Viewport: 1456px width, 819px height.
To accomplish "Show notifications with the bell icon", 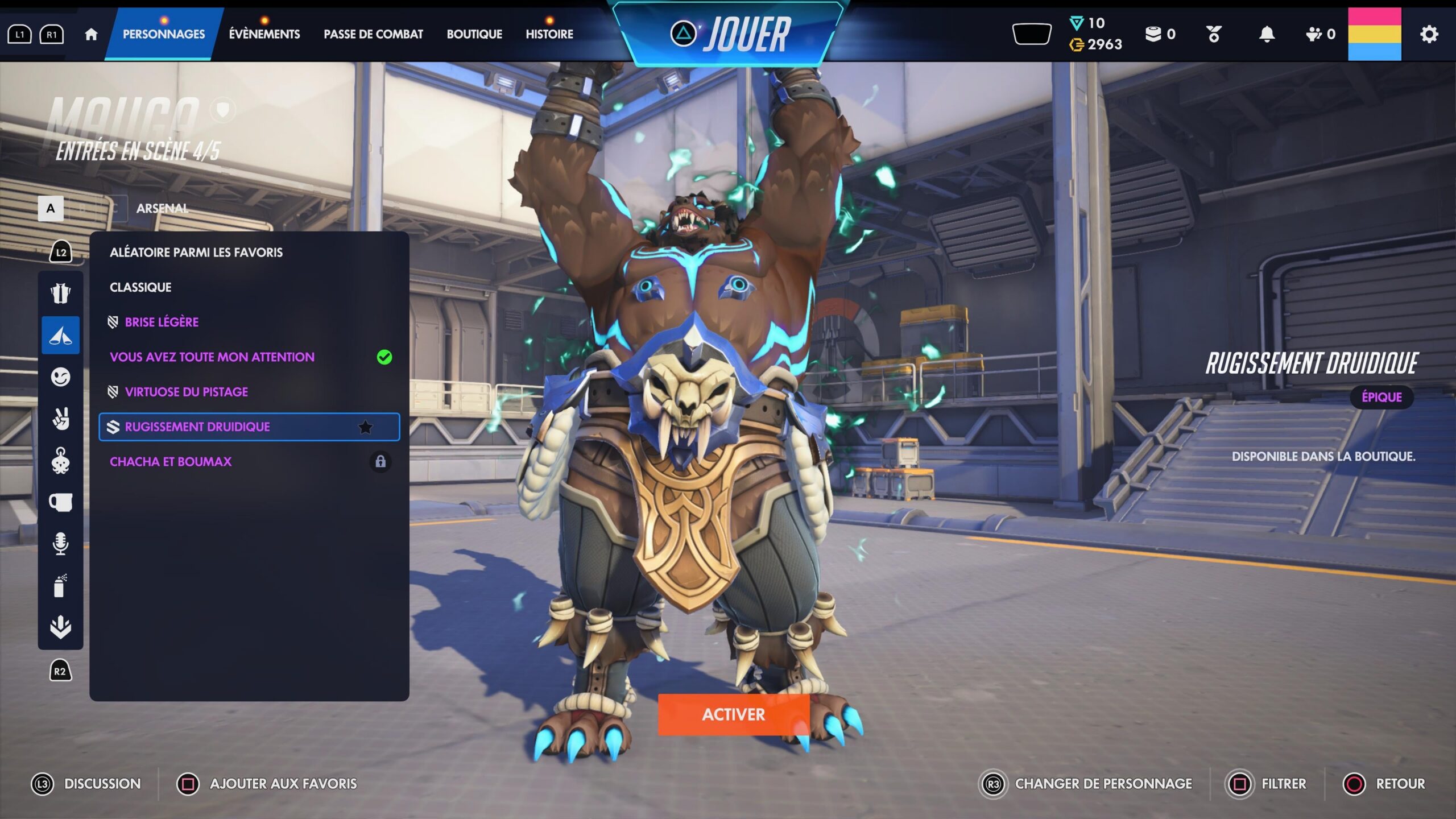I will coord(1267,34).
